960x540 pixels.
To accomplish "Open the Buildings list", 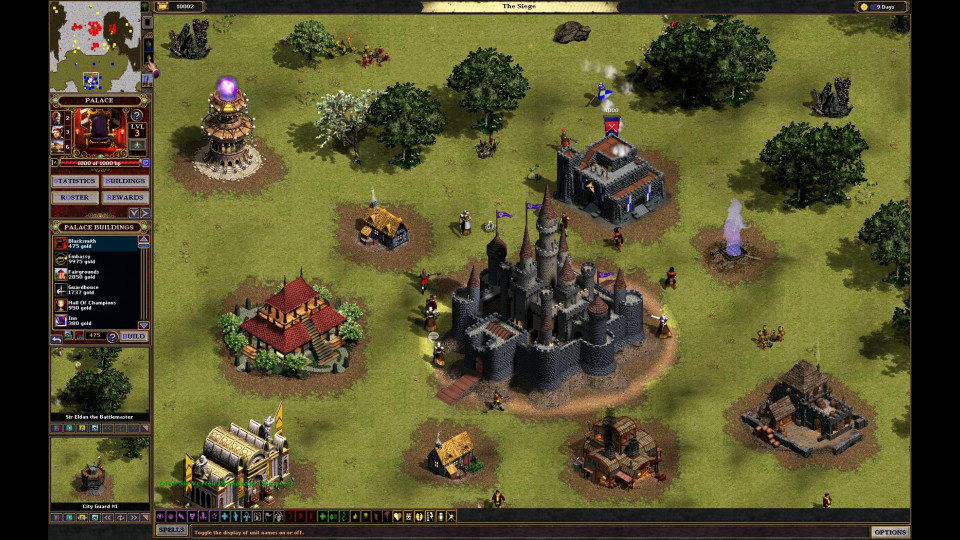I will (x=125, y=181).
